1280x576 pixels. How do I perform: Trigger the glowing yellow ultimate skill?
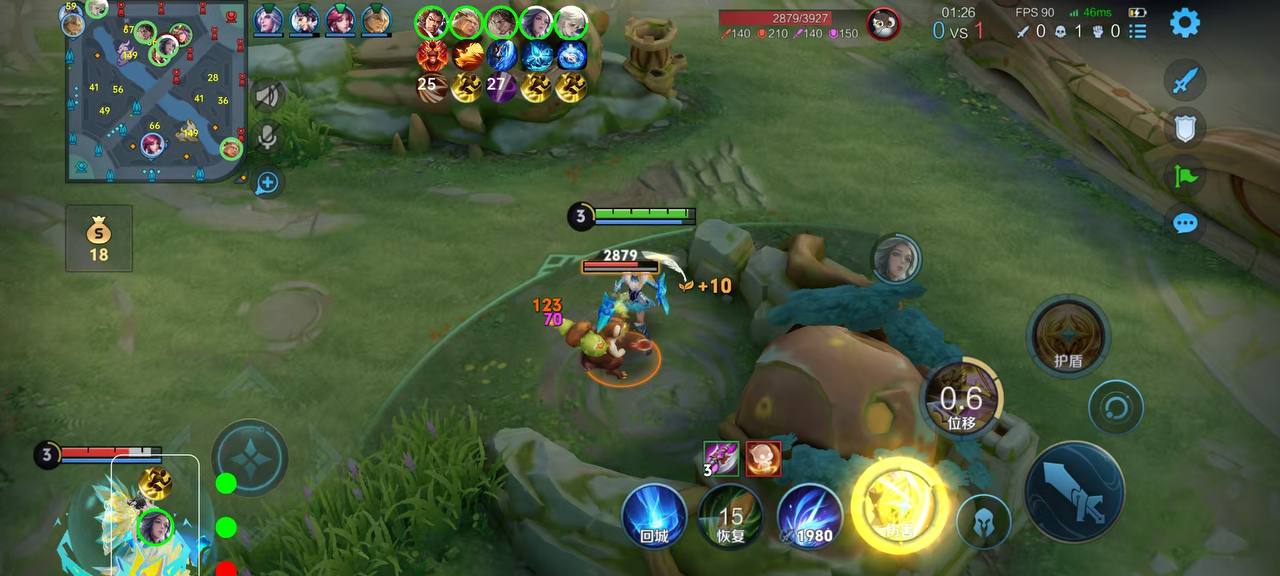(899, 507)
